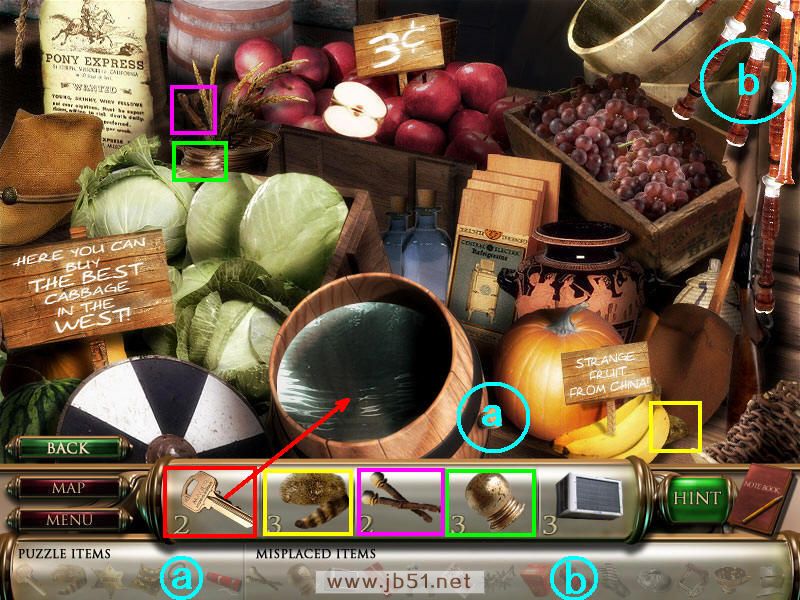The width and height of the screenshot is (800, 600).
Task: Select the golden dome bell slot
Action: 491,500
